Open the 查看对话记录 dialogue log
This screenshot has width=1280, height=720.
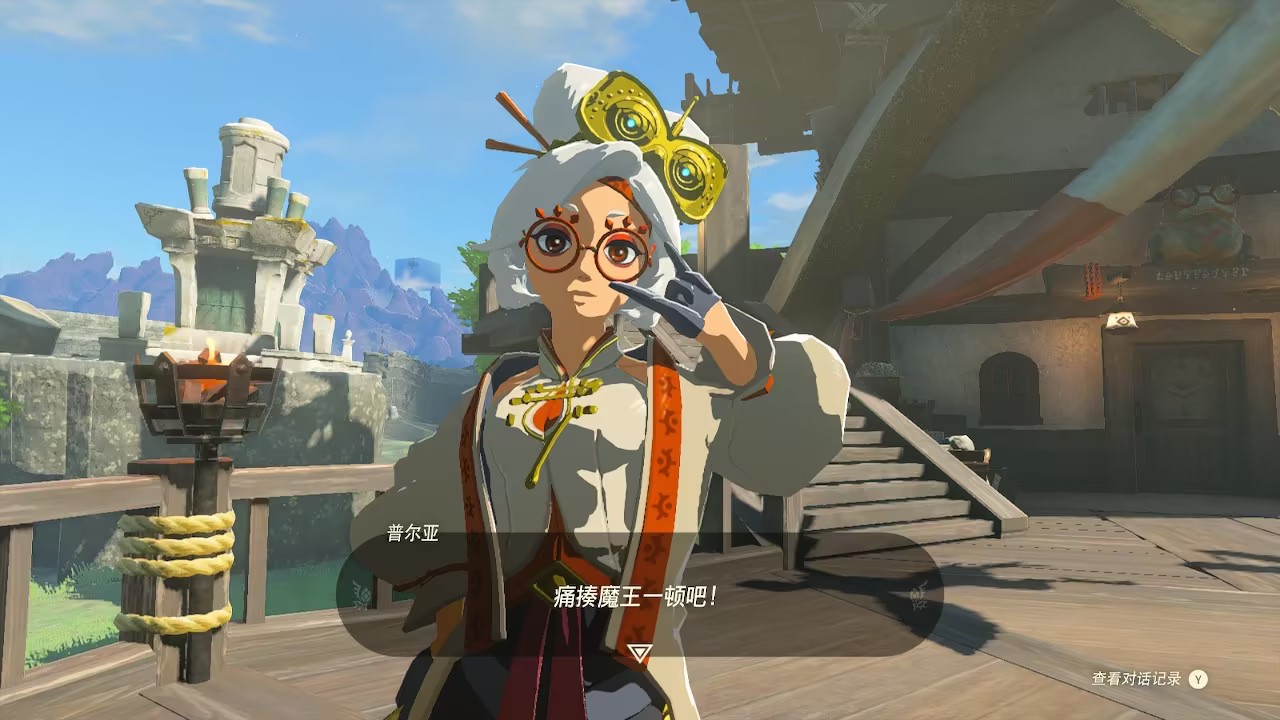[x=1148, y=679]
